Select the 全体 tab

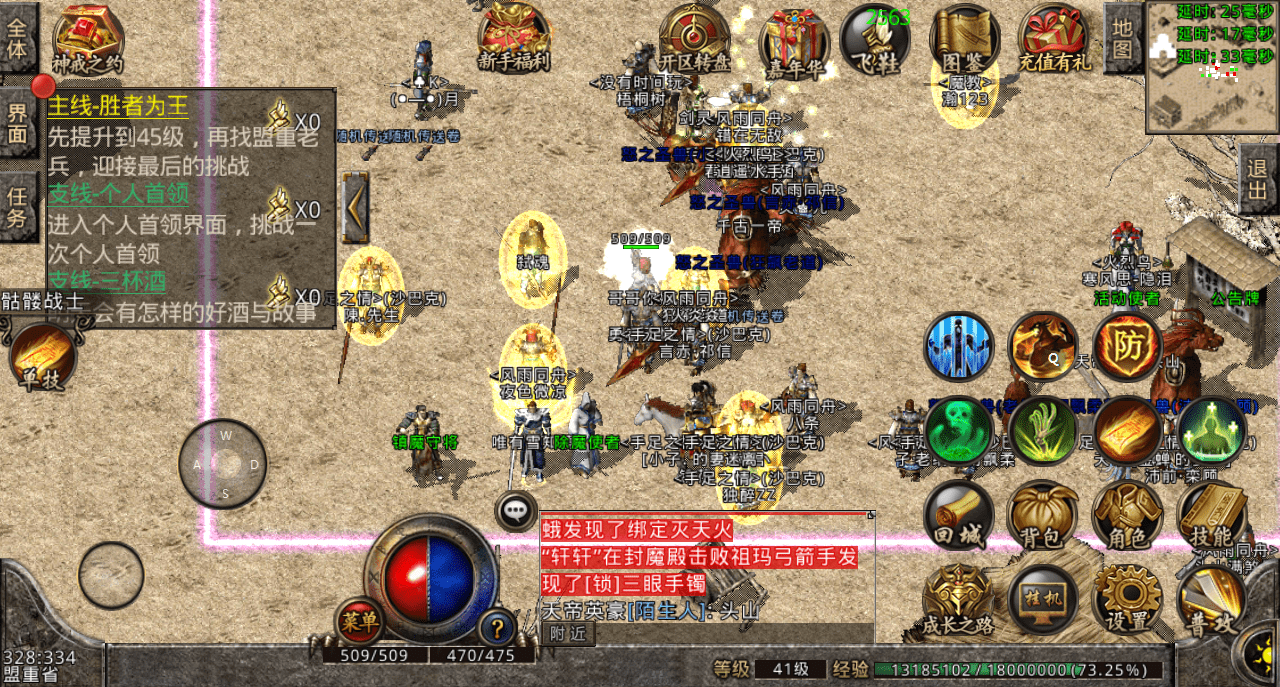pyautogui.click(x=18, y=37)
